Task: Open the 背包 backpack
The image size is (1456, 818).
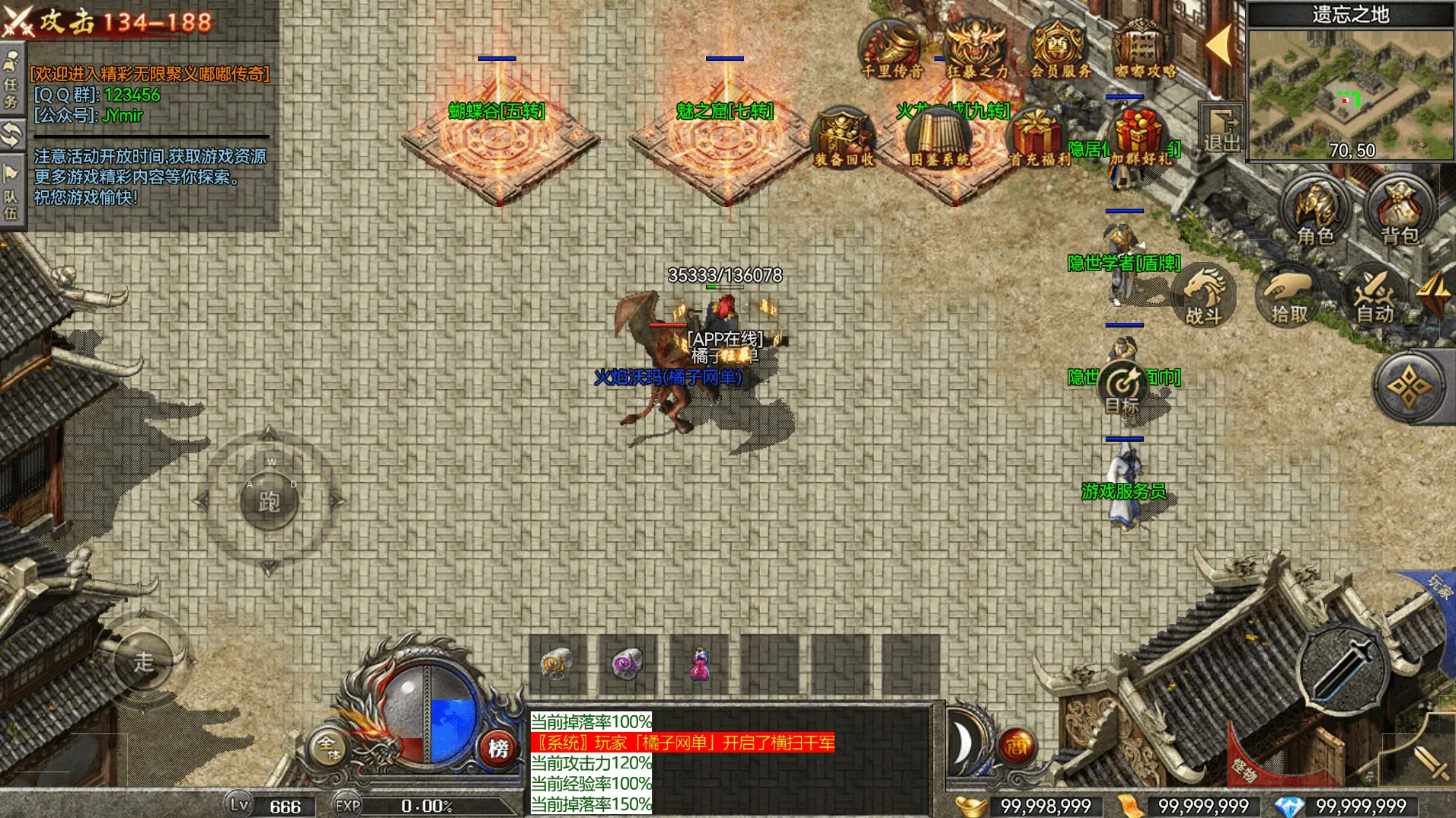Action: coord(1400,211)
